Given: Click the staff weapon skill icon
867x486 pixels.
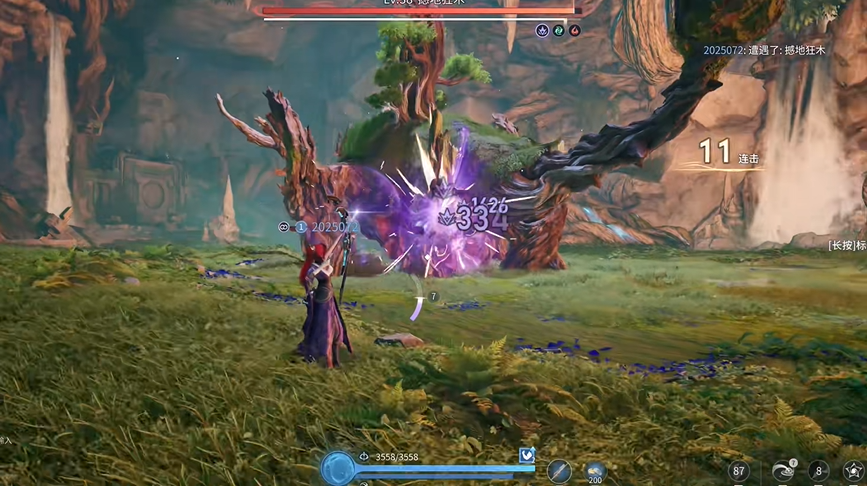Looking at the screenshot, I should (x=559, y=470).
